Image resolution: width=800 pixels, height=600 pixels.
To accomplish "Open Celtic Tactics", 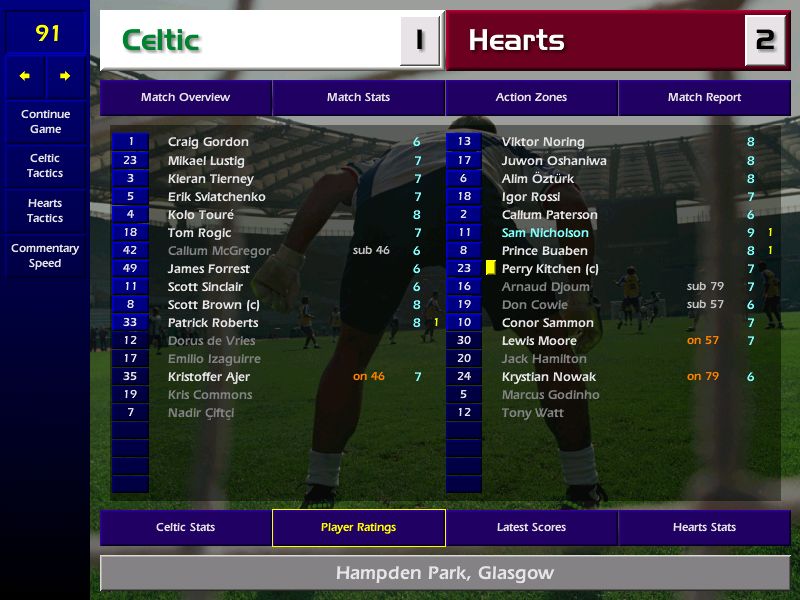I will click(45, 166).
